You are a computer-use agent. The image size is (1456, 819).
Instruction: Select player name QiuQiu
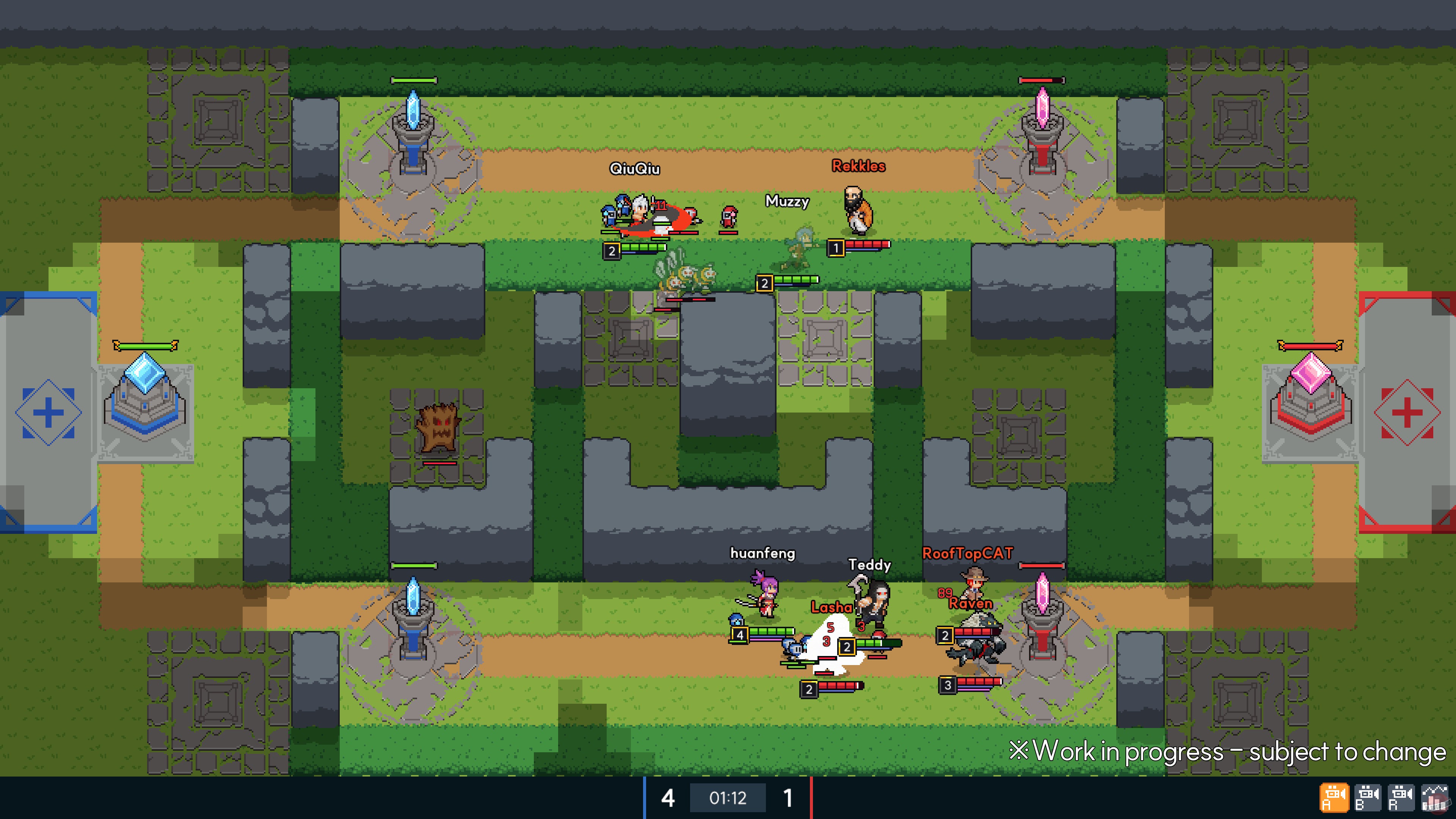(x=635, y=168)
